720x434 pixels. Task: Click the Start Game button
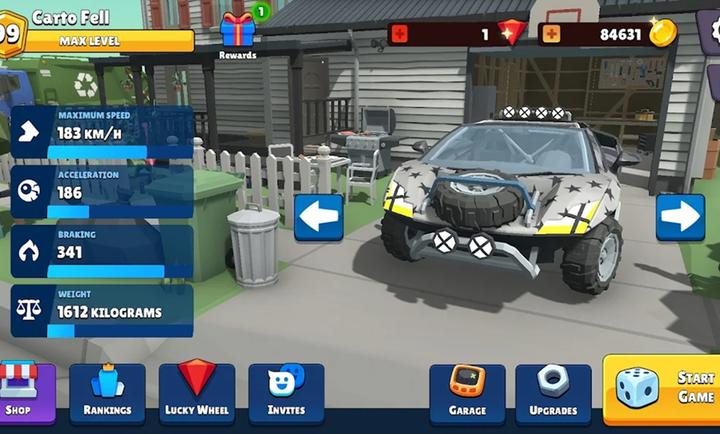coord(662,388)
